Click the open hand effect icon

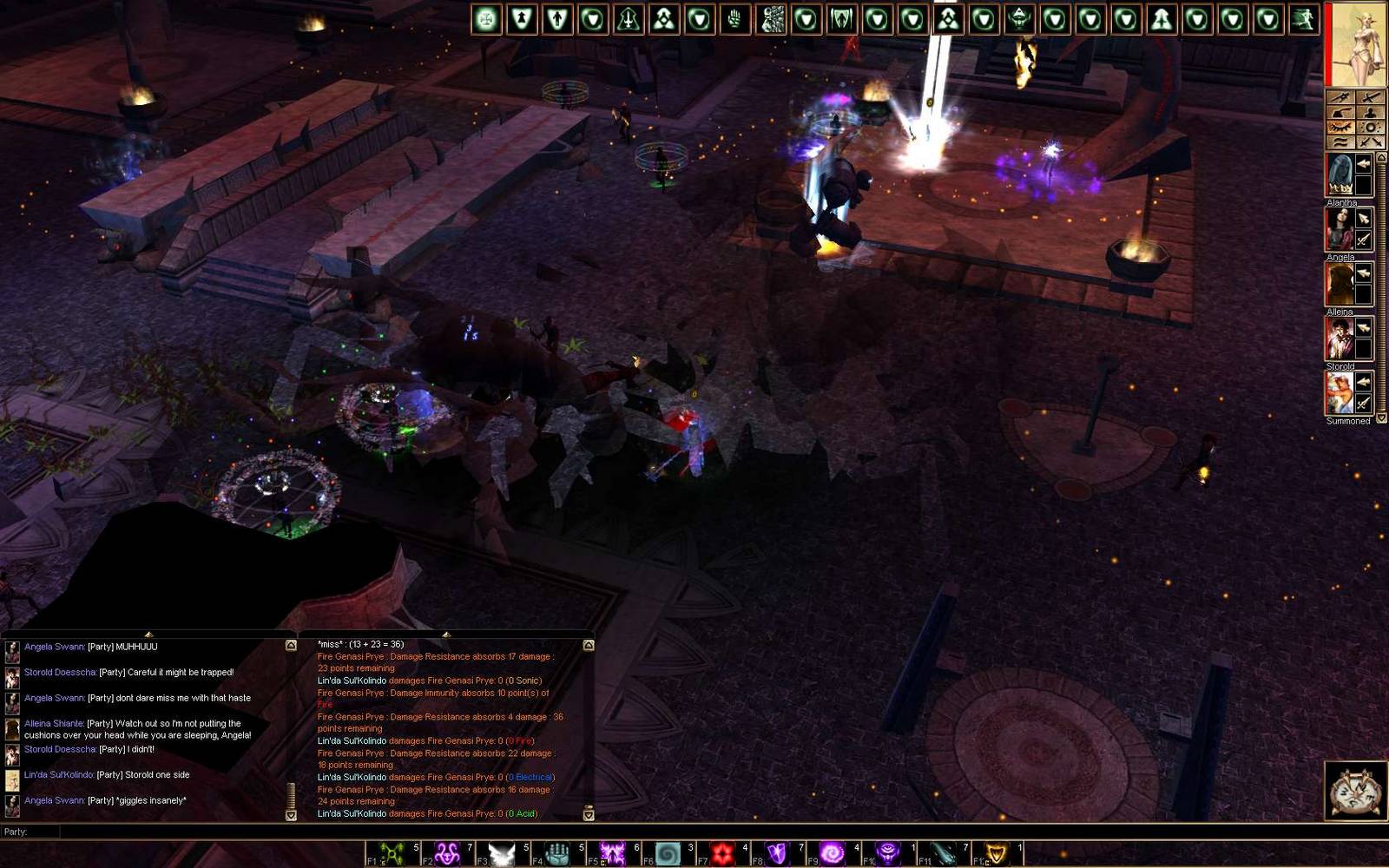(x=735, y=19)
